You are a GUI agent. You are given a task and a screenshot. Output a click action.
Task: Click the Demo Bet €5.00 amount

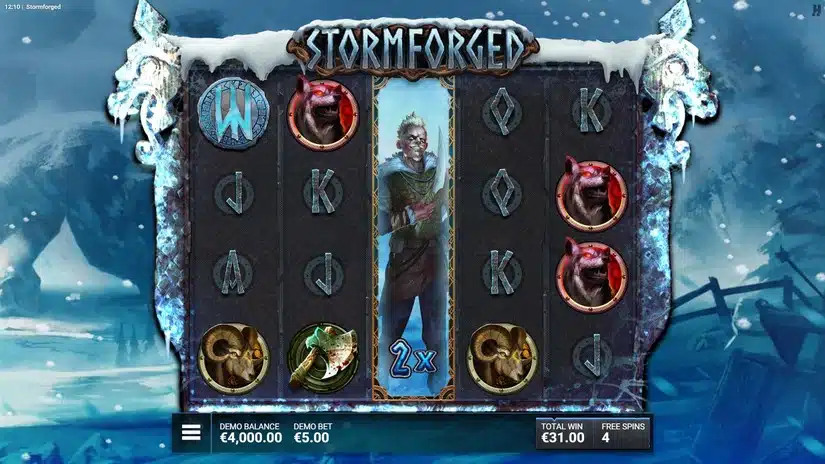click(312, 438)
